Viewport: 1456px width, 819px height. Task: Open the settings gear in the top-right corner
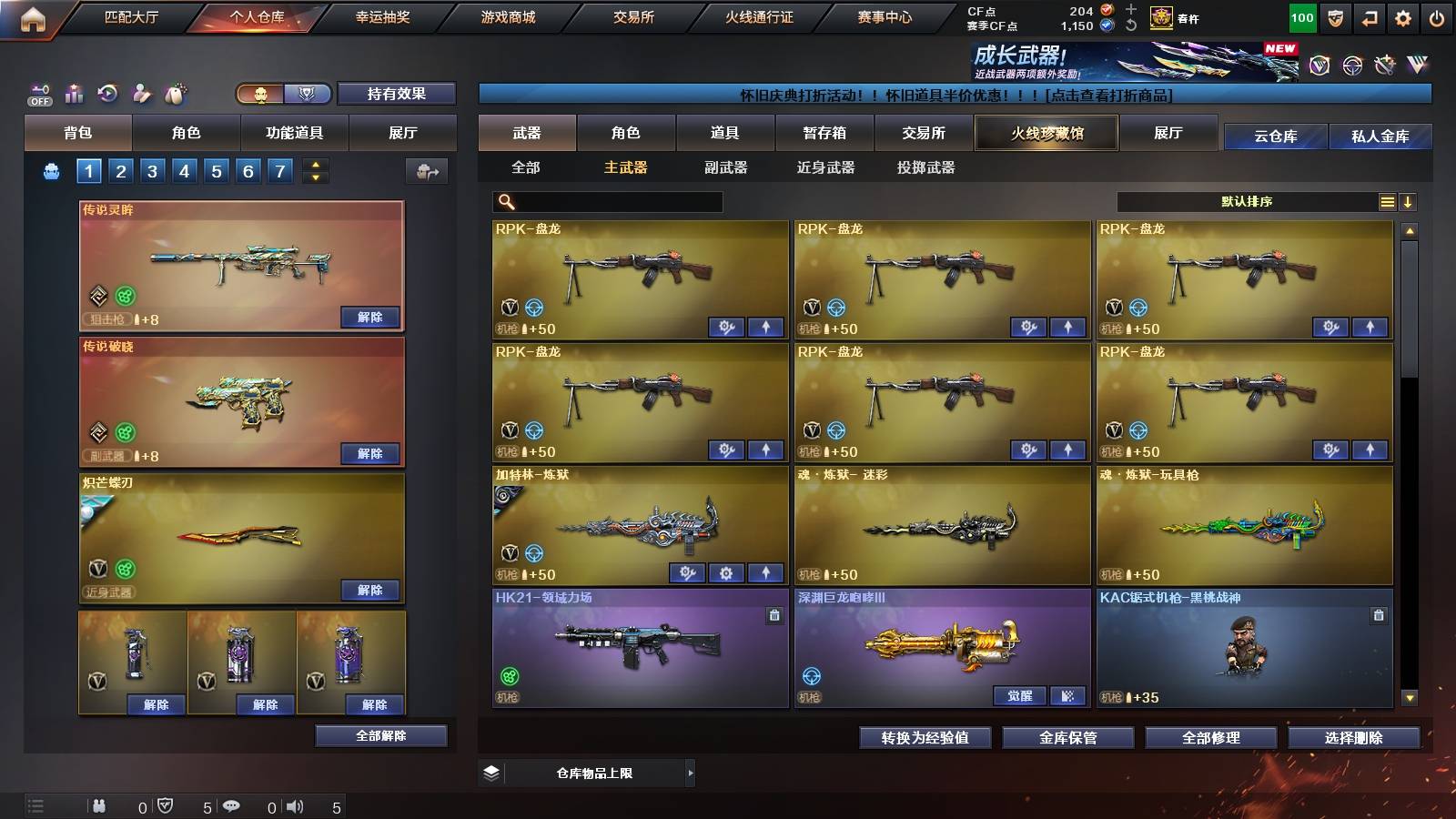(x=1404, y=15)
